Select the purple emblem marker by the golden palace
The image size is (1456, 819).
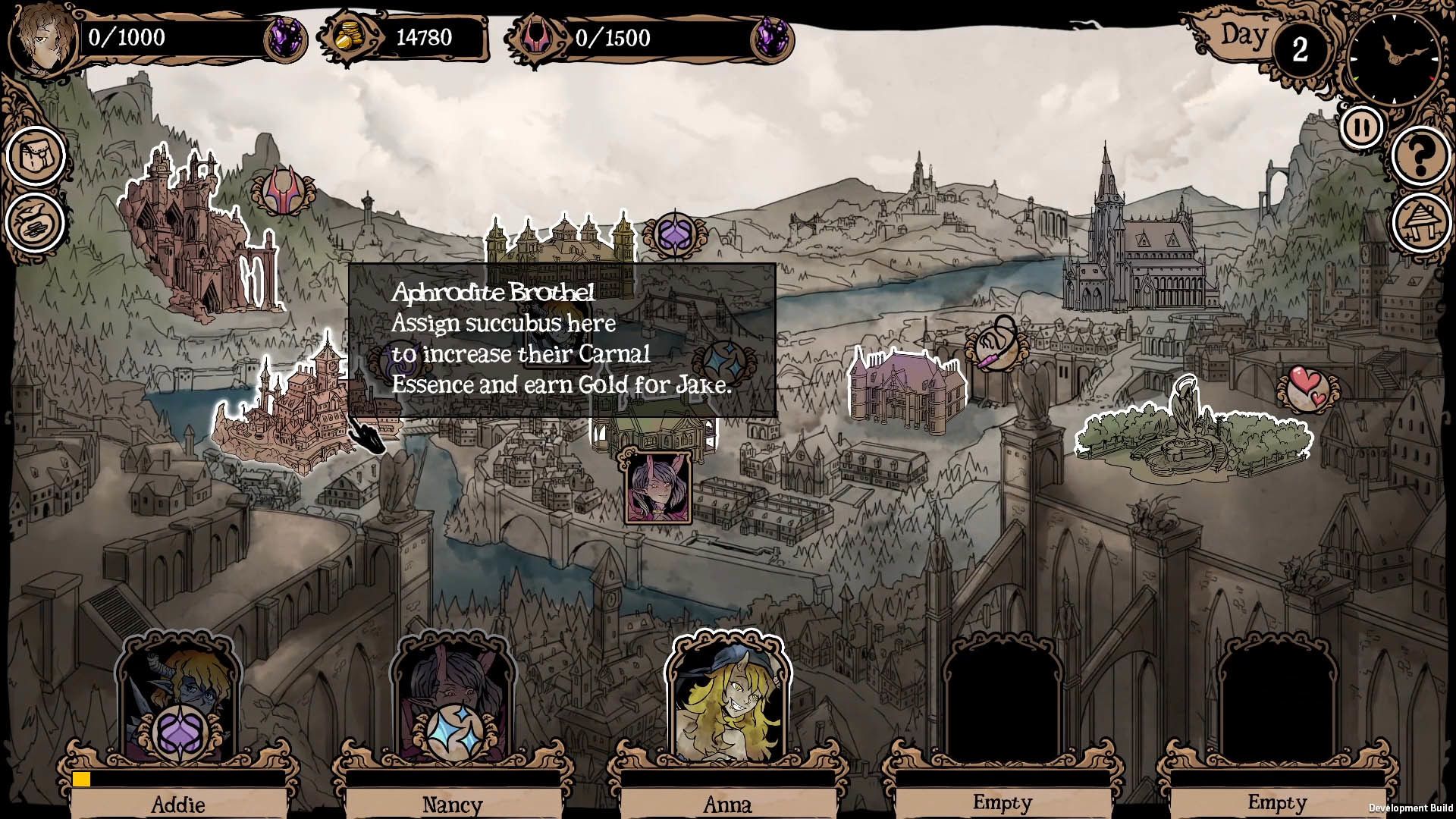[x=674, y=235]
